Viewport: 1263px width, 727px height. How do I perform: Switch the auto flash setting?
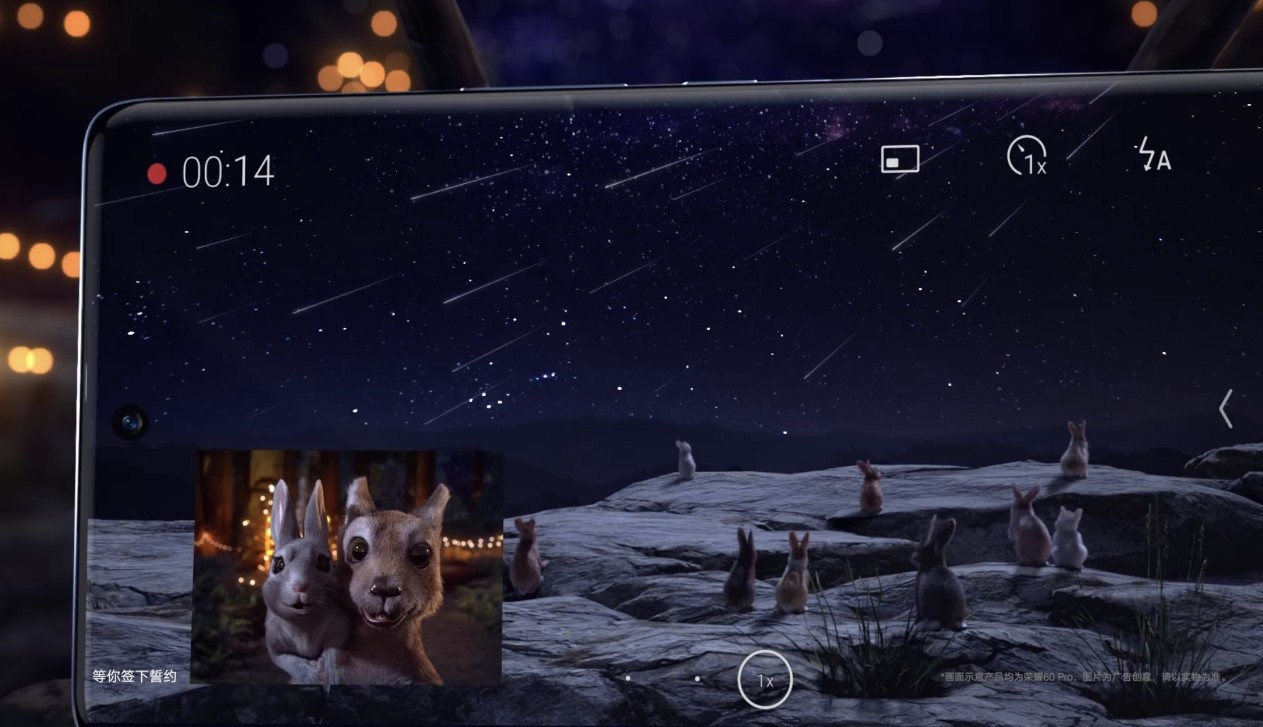(x=1153, y=155)
